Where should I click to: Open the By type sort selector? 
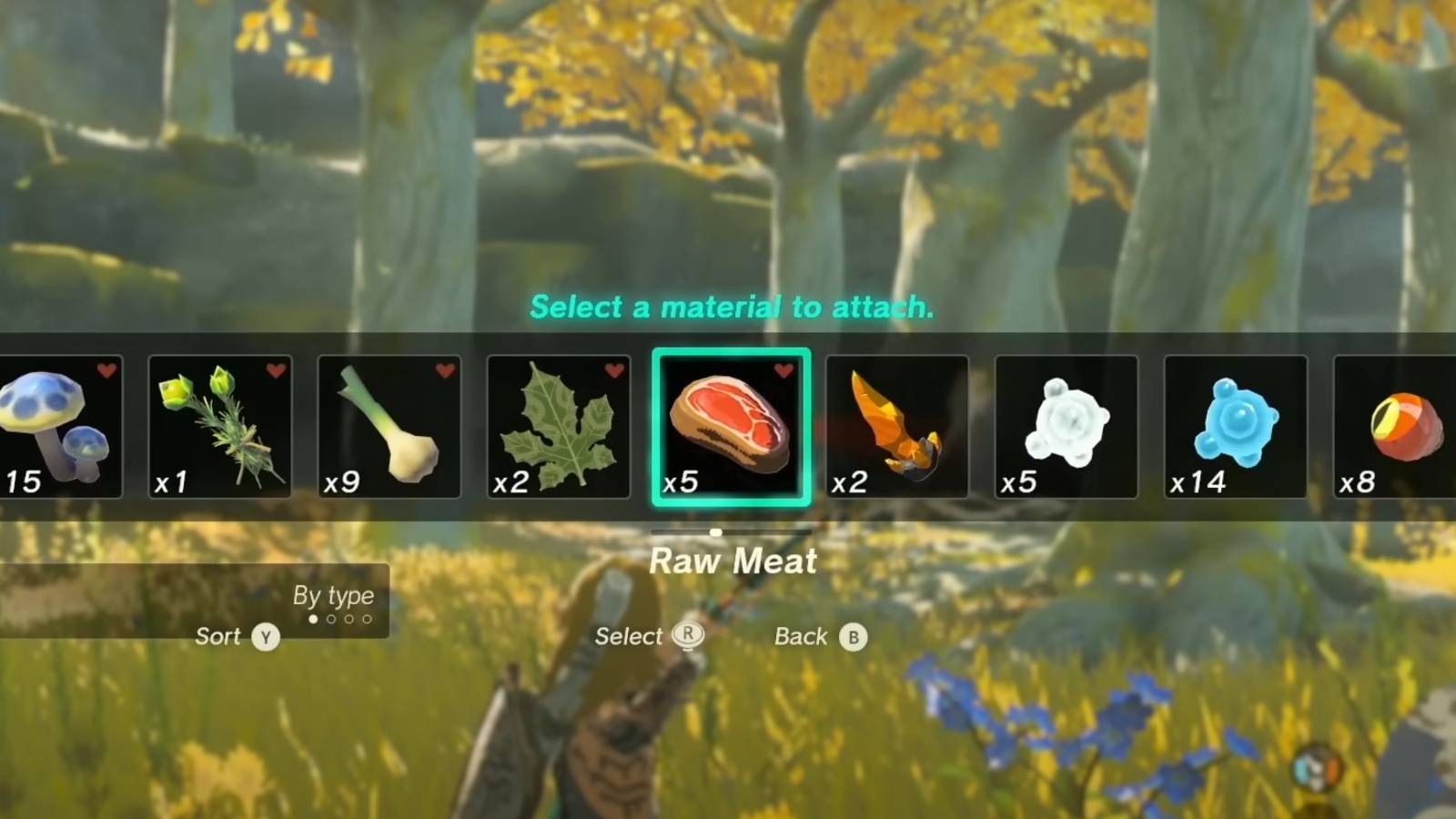tap(334, 596)
